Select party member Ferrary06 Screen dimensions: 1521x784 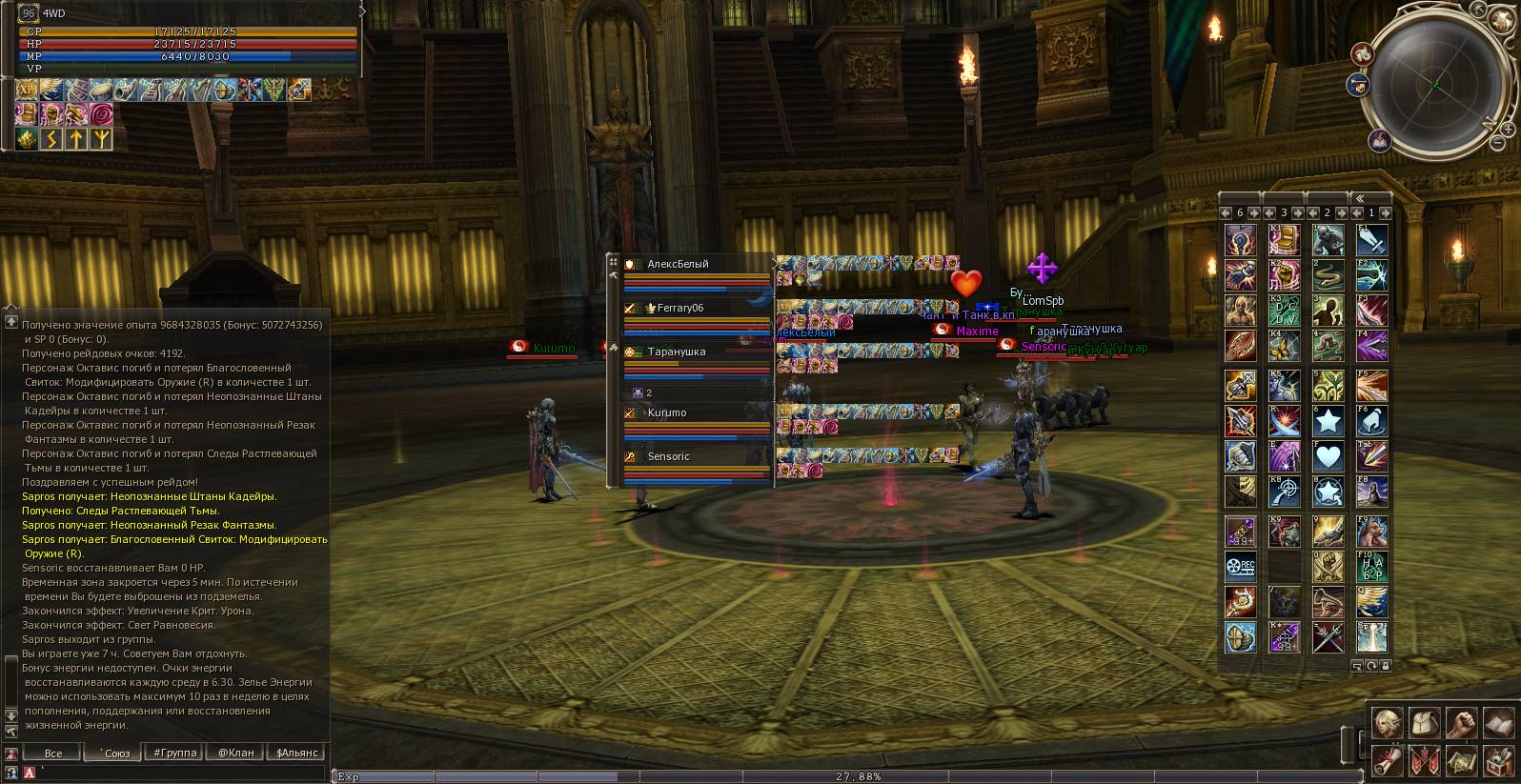click(679, 308)
